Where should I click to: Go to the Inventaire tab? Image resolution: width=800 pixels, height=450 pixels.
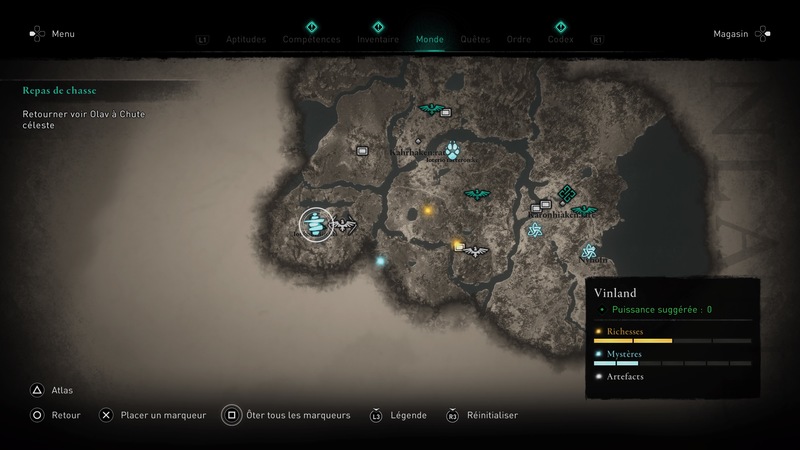coord(378,40)
